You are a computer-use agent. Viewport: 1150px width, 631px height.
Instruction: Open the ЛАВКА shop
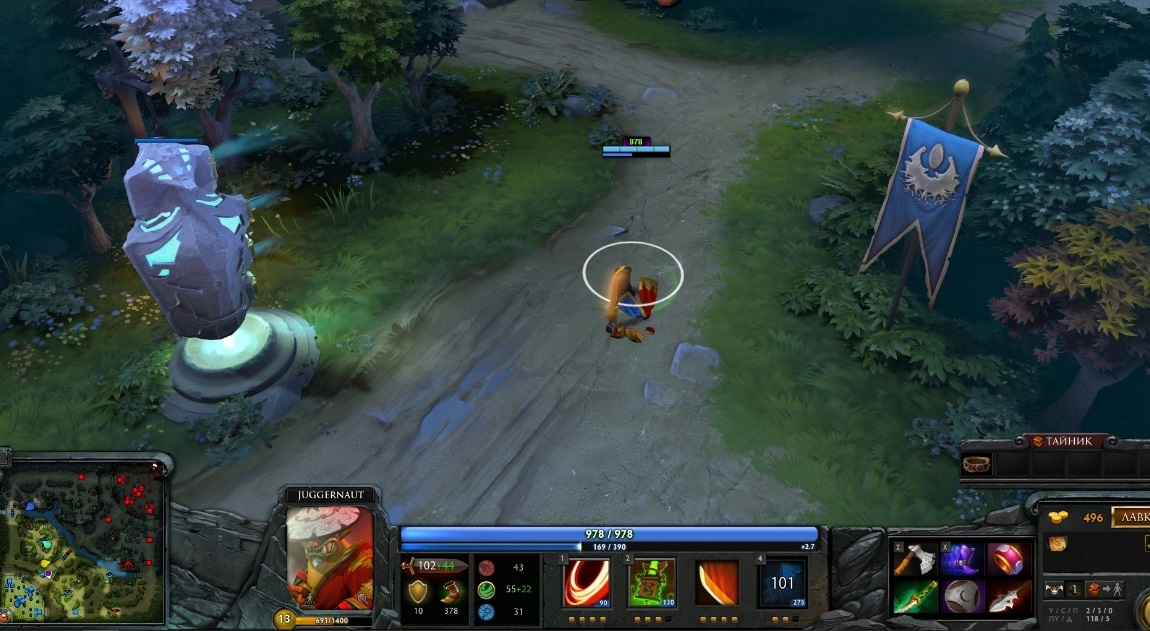[x=1131, y=517]
